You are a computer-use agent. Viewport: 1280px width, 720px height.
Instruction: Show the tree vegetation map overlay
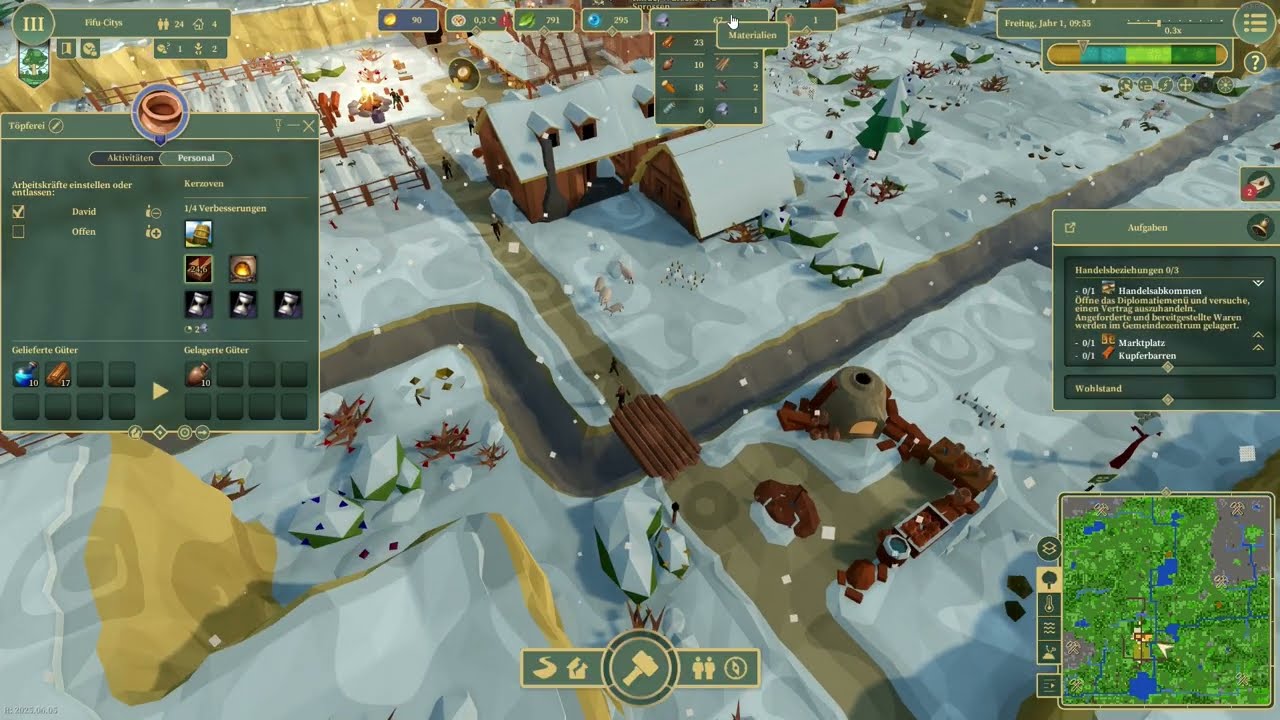point(1049,578)
